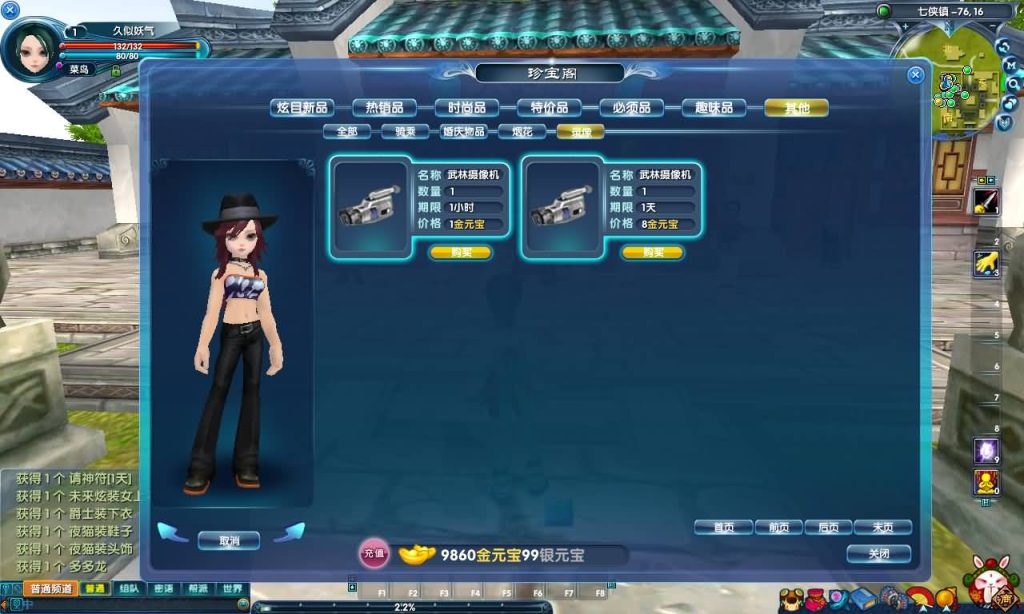
Task: Select the 时尚品 tab
Action: [x=467, y=108]
